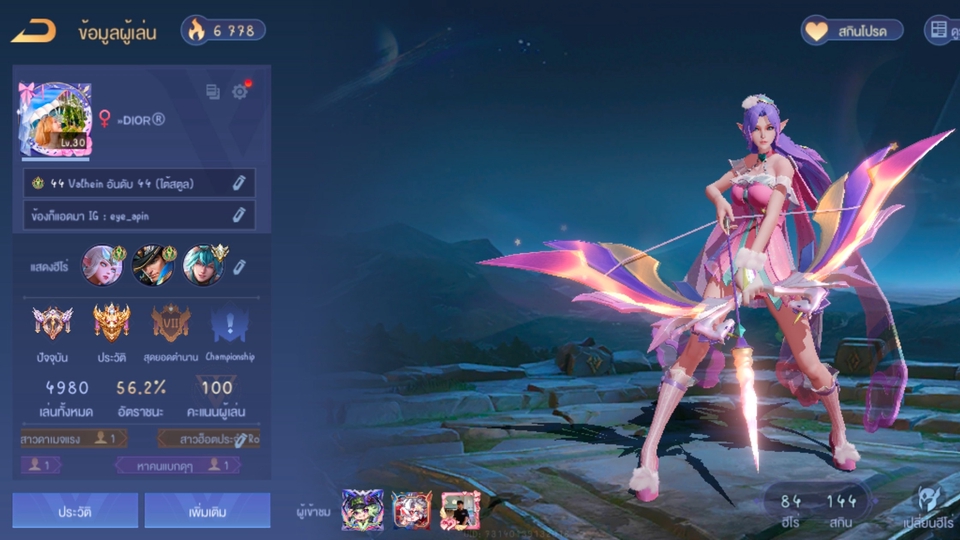Viewport: 960px width, 540px height.
Task: Open the Championship badge
Action: coord(229,322)
